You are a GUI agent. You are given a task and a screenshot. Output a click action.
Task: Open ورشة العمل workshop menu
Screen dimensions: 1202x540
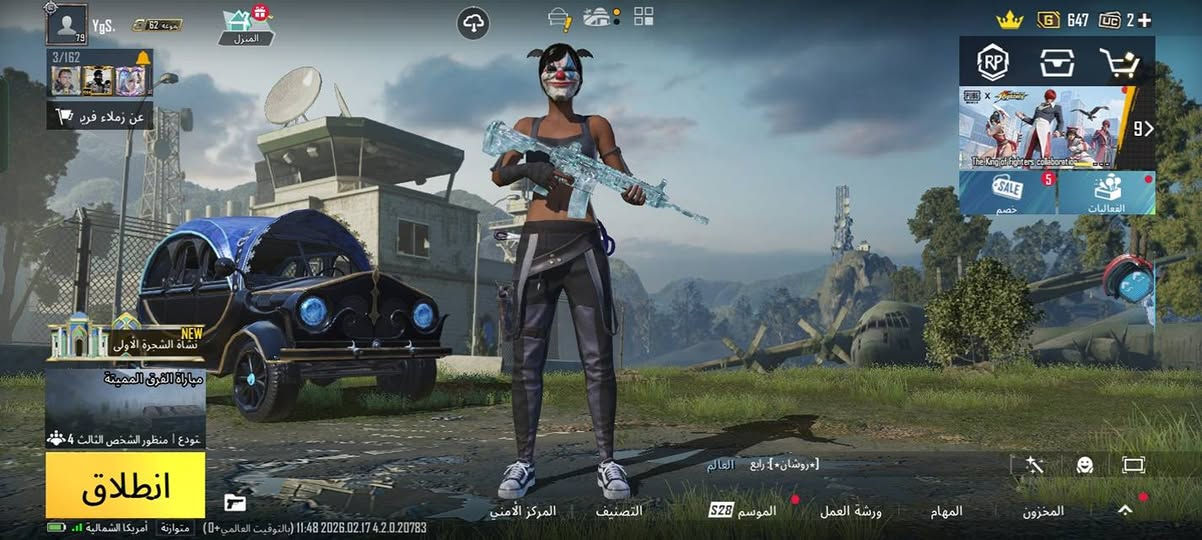point(851,511)
